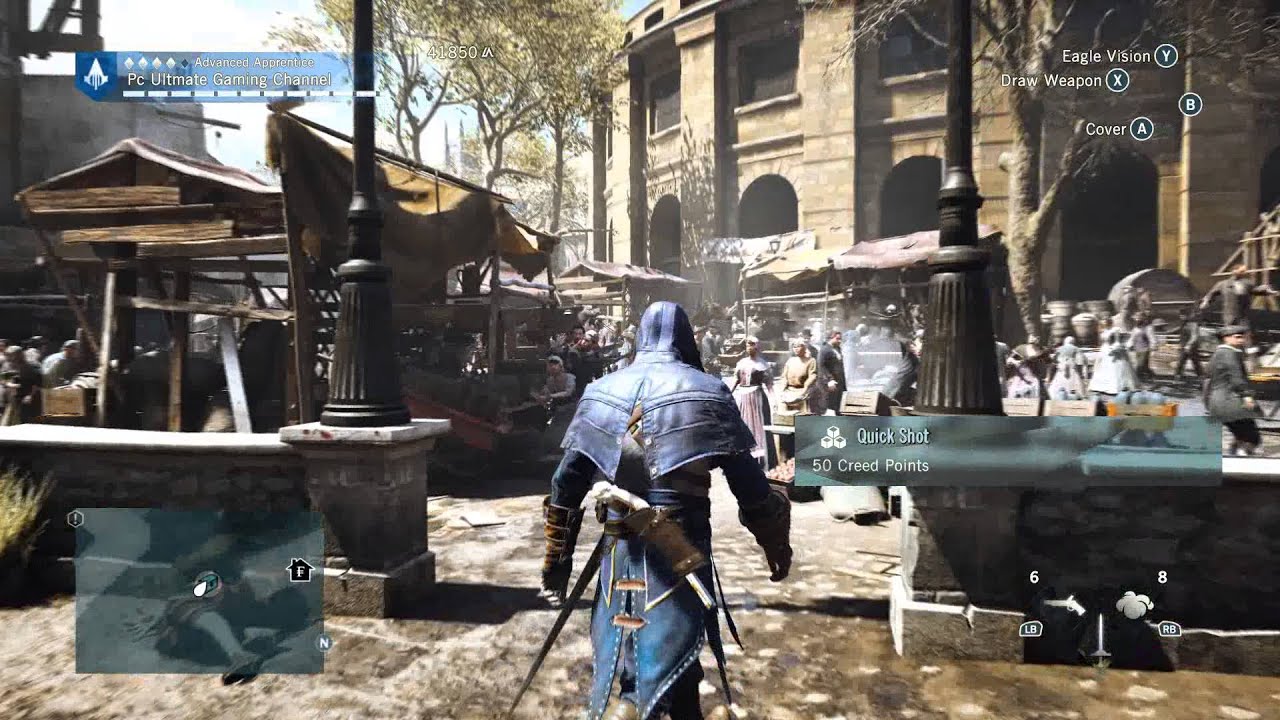1280x720 pixels.
Task: Select the smoke bomb icon above RB
Action: [1134, 603]
